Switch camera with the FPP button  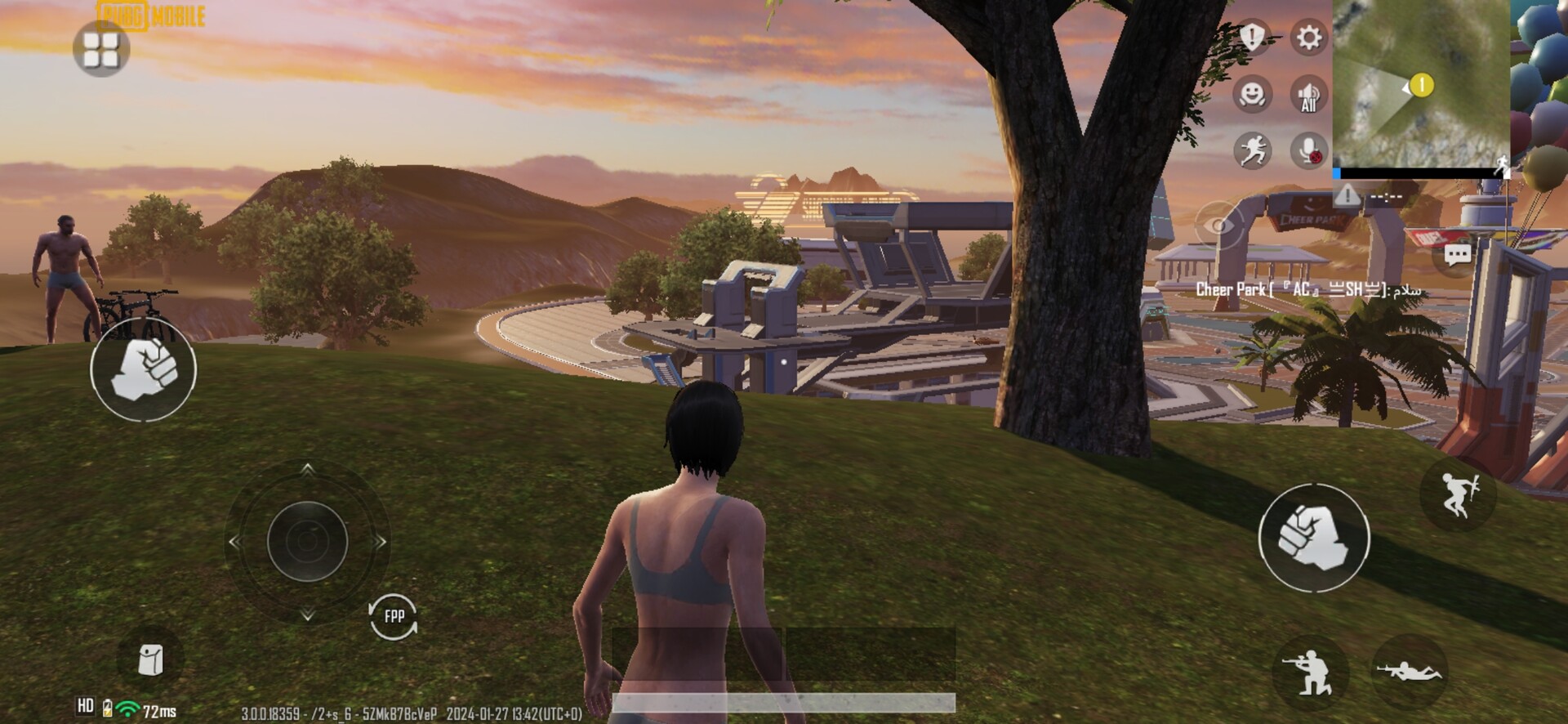click(394, 616)
